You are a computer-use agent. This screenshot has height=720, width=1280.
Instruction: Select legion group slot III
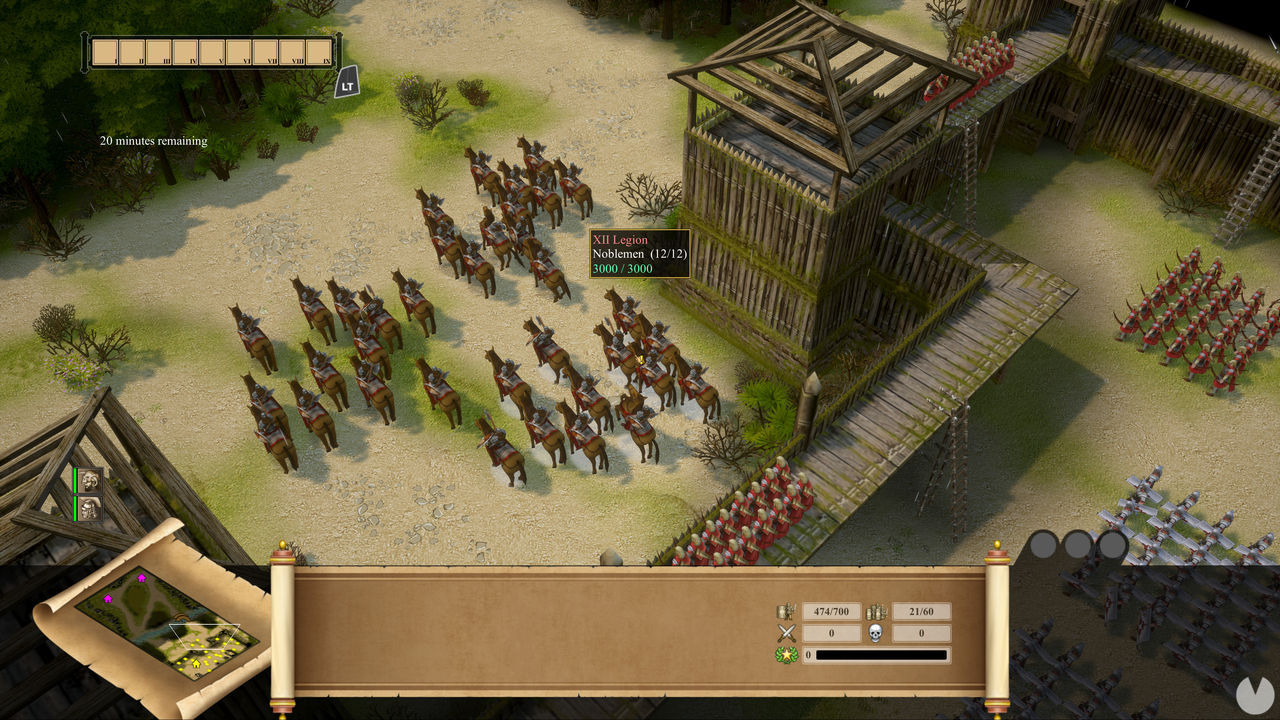click(159, 52)
